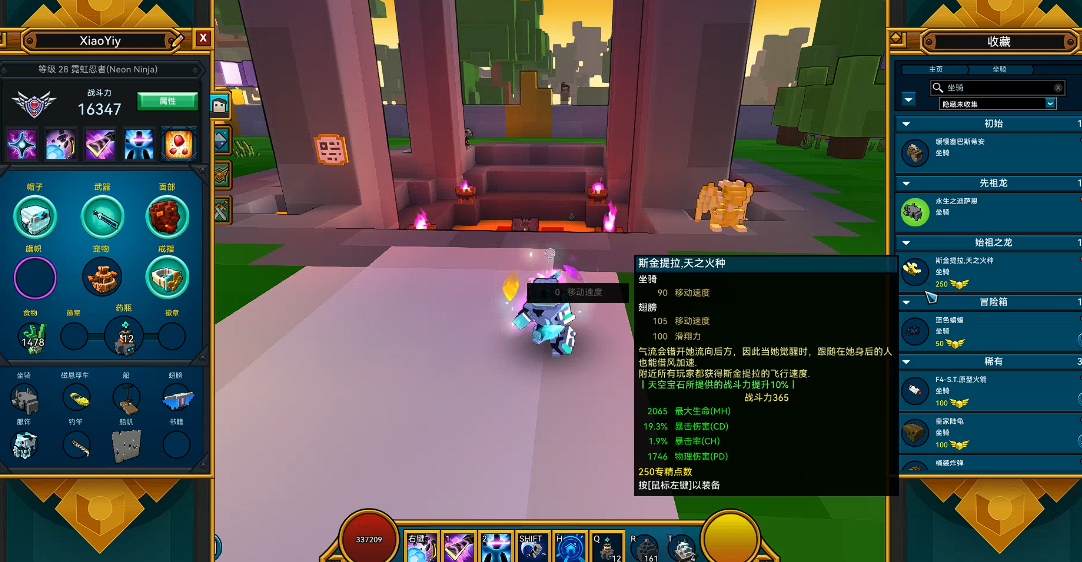Image resolution: width=1082 pixels, height=562 pixels.
Task: Select the 坐骑 mount slot in character panel
Action: coord(25,399)
